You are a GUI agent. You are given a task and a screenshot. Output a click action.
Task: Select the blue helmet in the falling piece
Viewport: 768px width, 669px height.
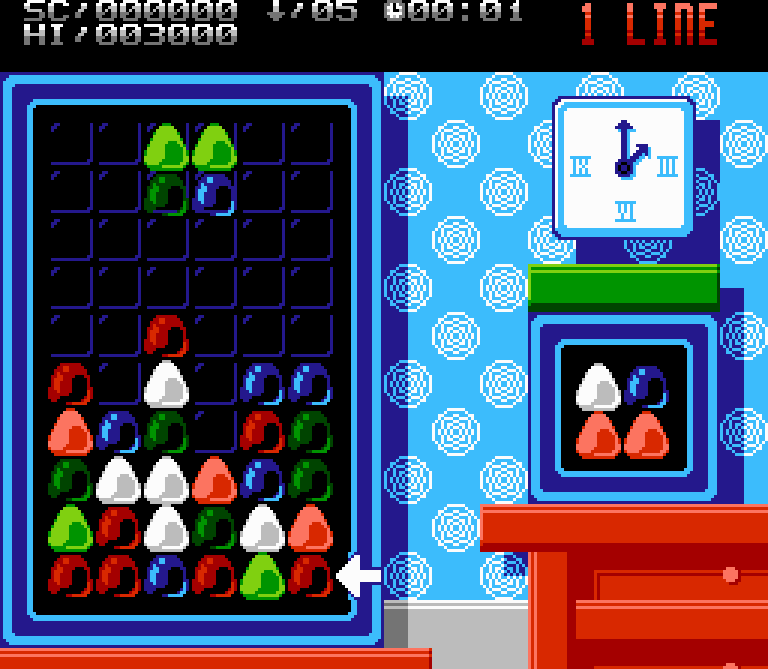(x=215, y=193)
